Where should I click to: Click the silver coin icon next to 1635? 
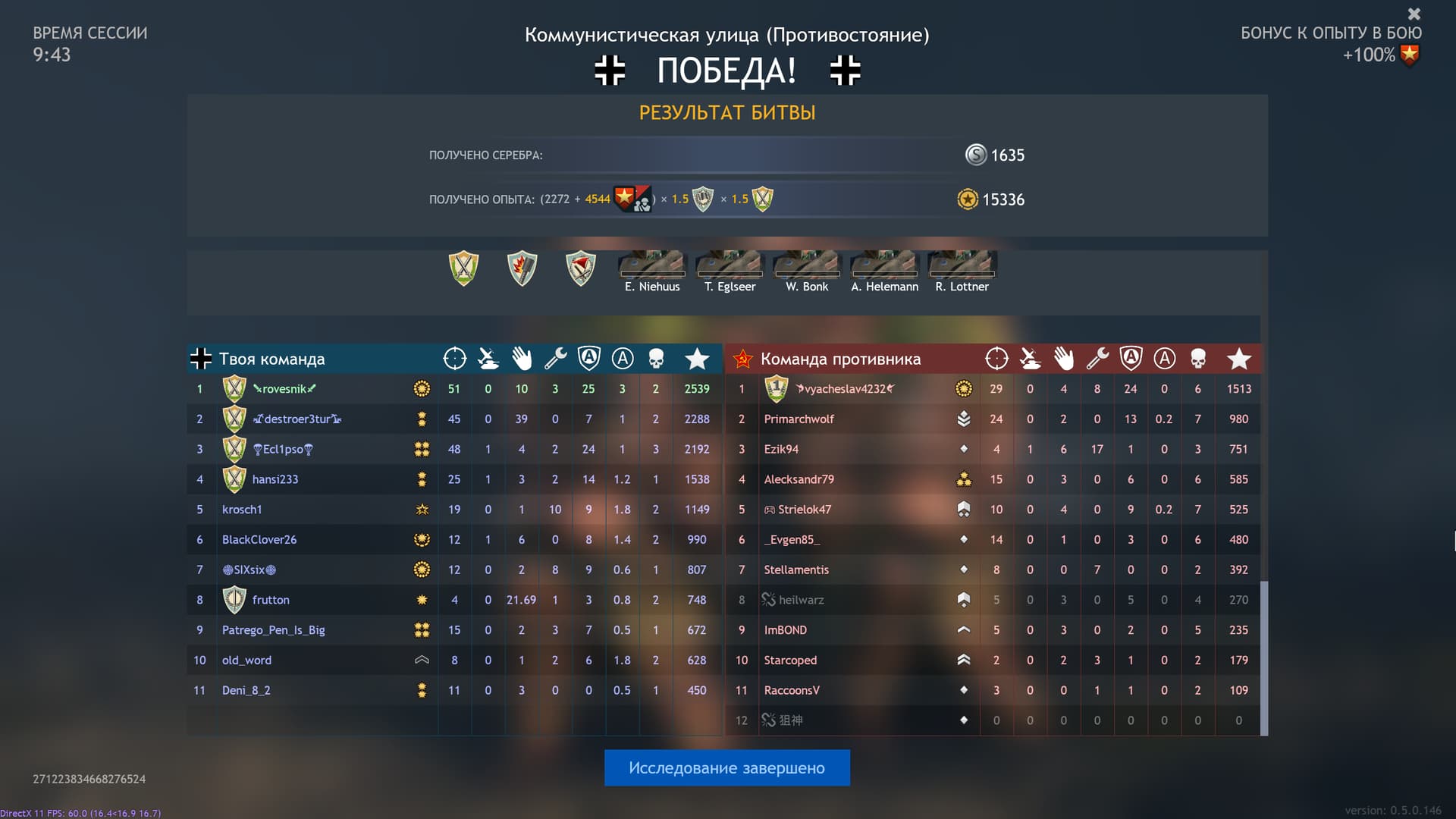tap(974, 155)
